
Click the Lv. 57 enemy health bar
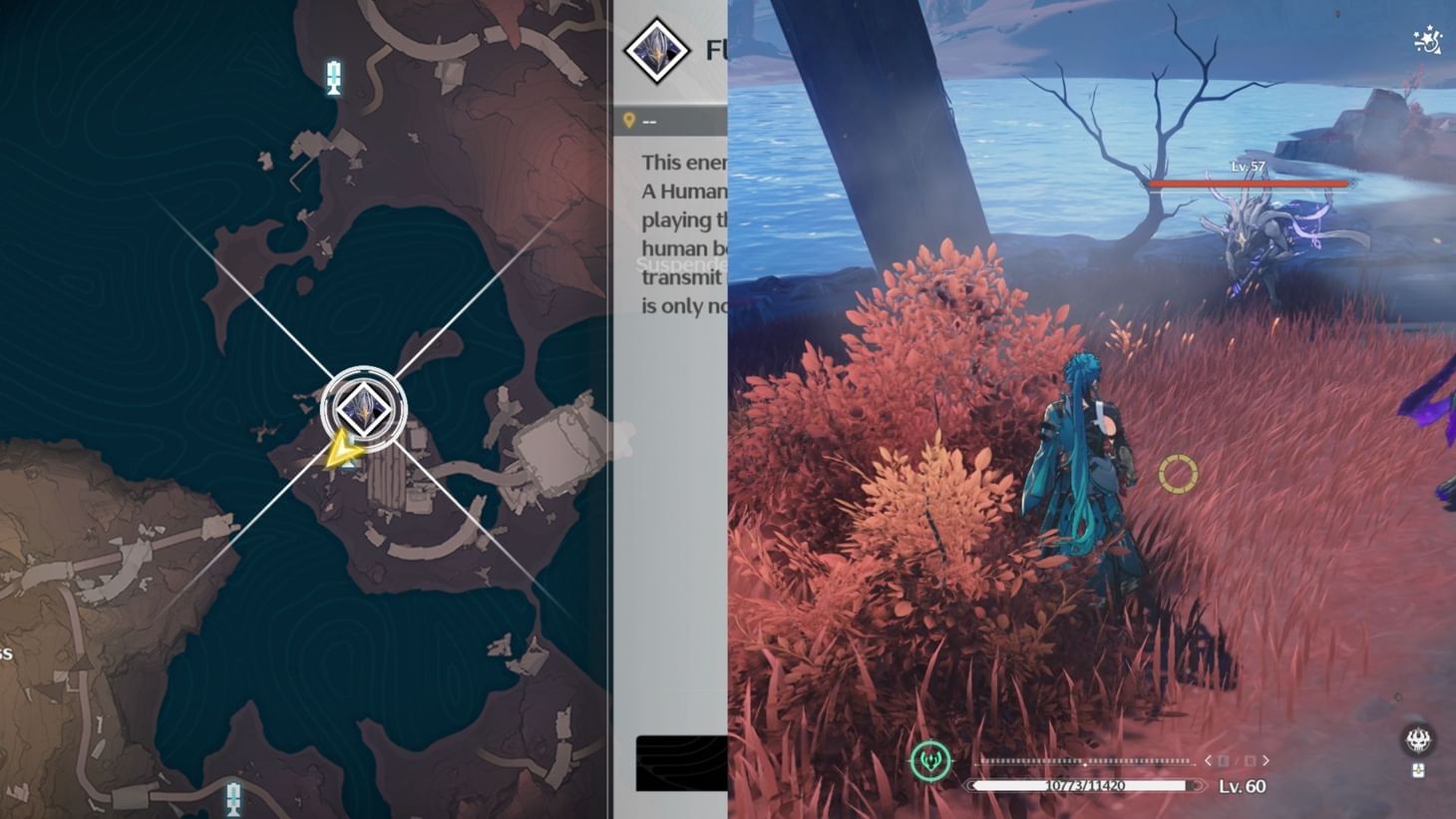1249,184
